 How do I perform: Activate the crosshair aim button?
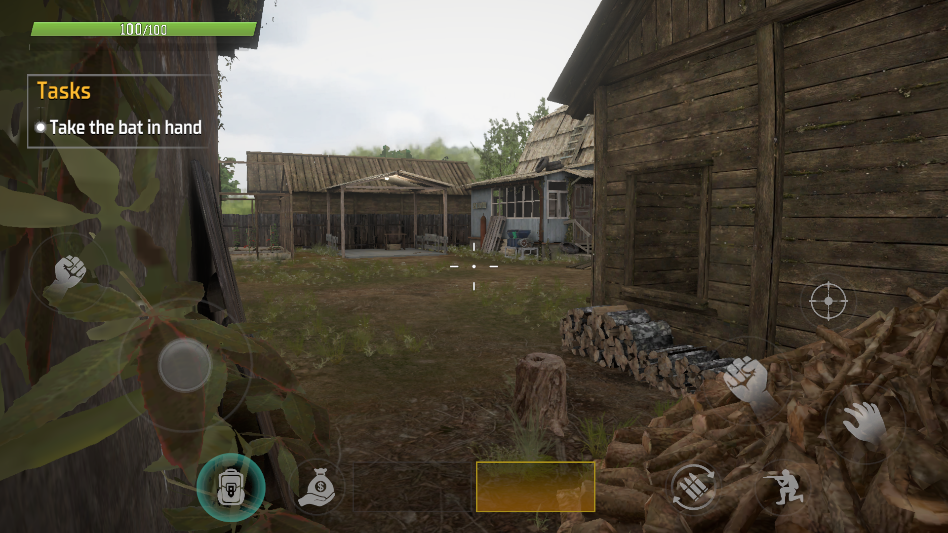[x=828, y=299]
